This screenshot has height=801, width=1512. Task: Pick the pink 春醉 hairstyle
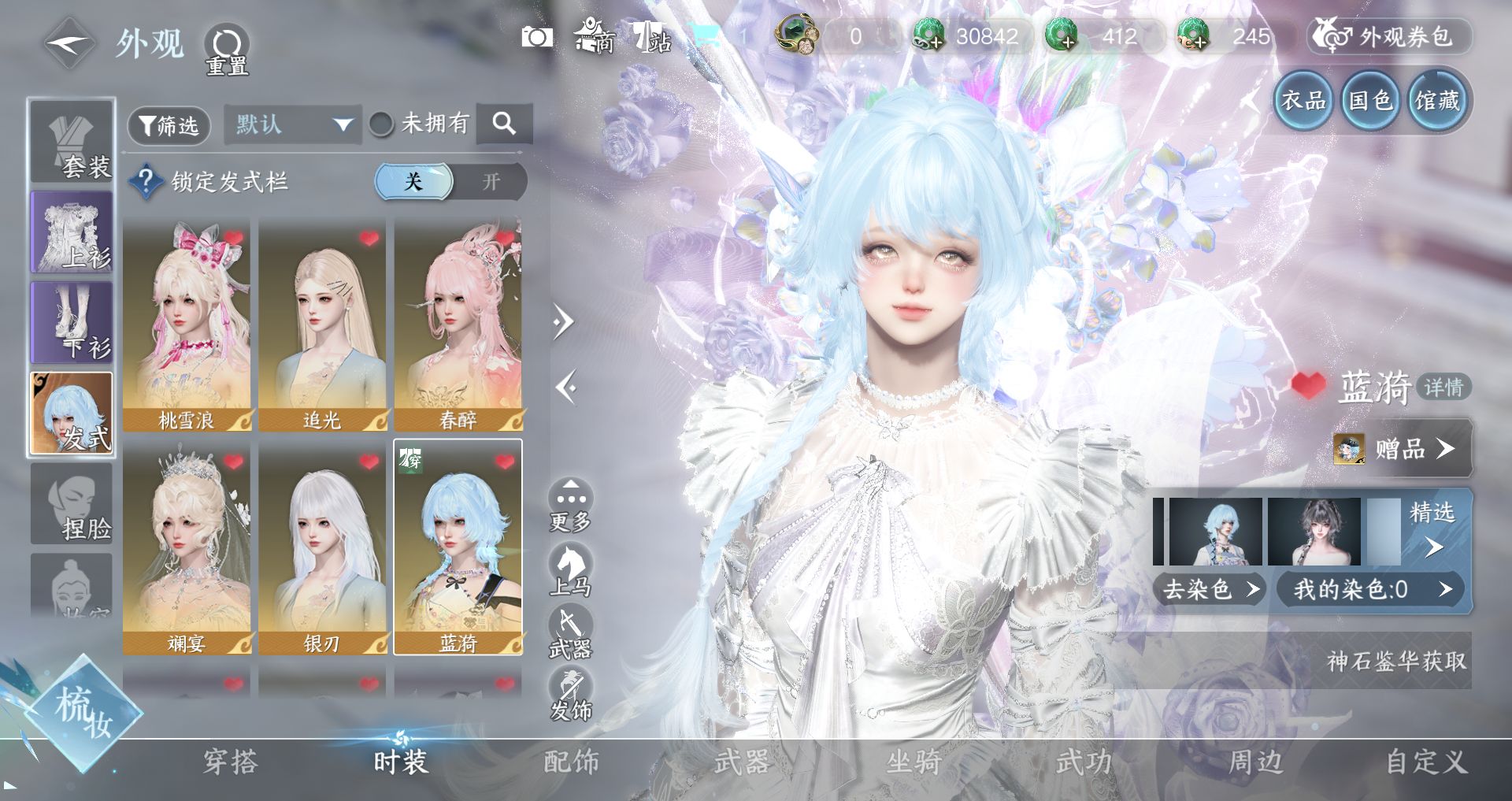click(458, 324)
